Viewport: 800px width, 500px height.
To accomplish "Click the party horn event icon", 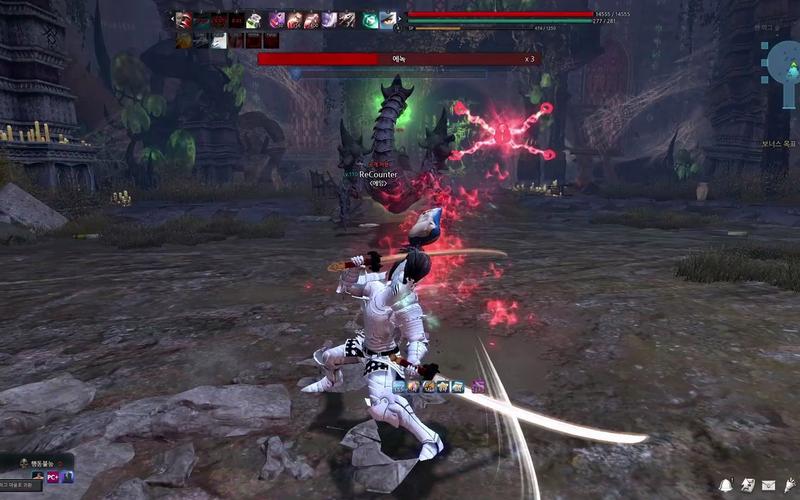I will [788, 485].
